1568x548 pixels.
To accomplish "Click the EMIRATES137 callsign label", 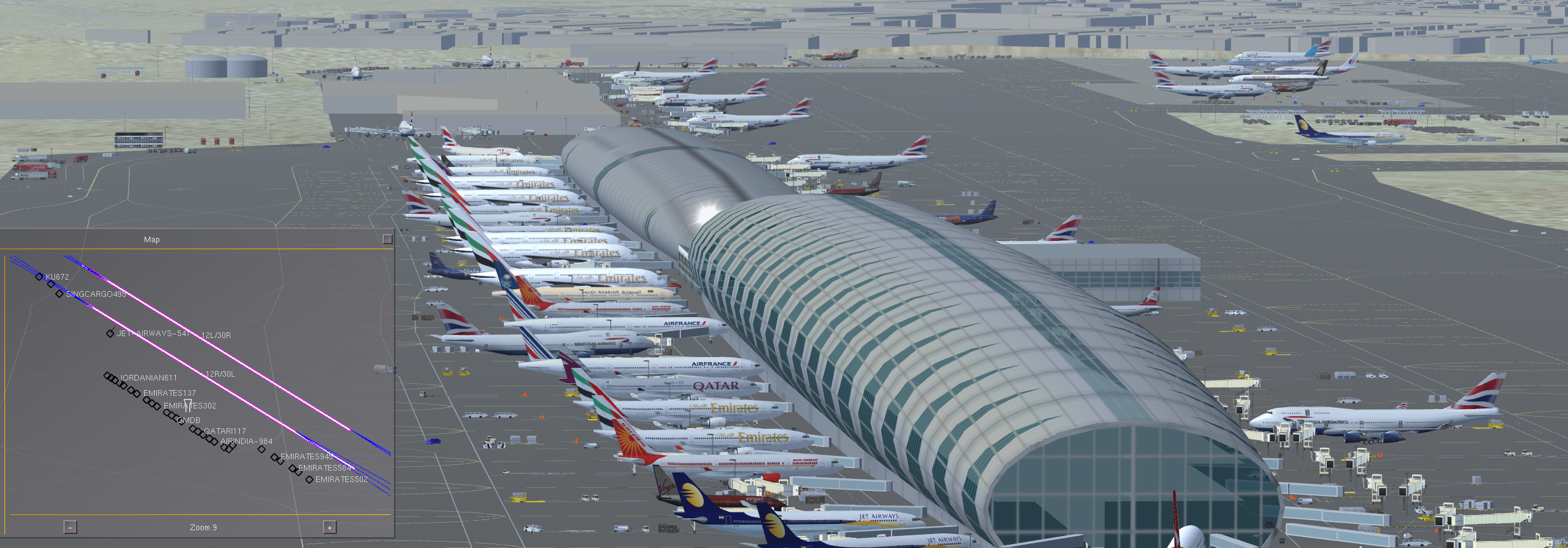I will 170,393.
